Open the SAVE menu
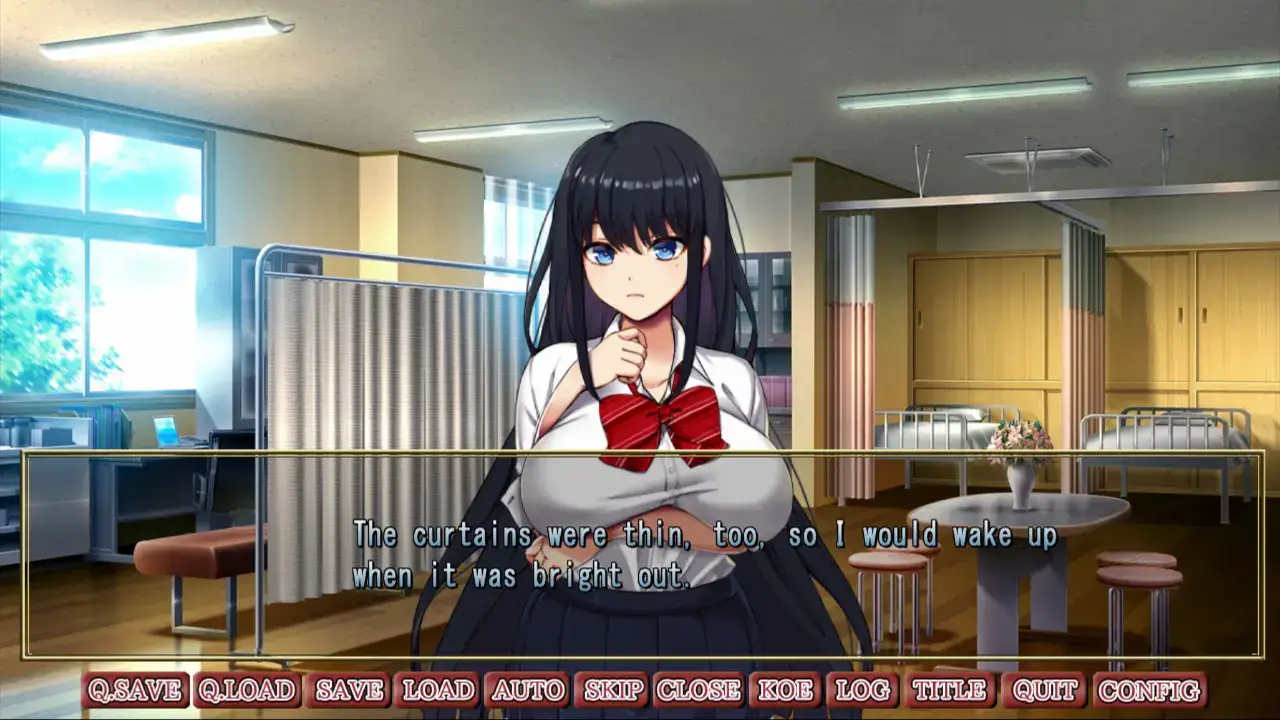Viewport: 1280px width, 720px height. point(349,690)
